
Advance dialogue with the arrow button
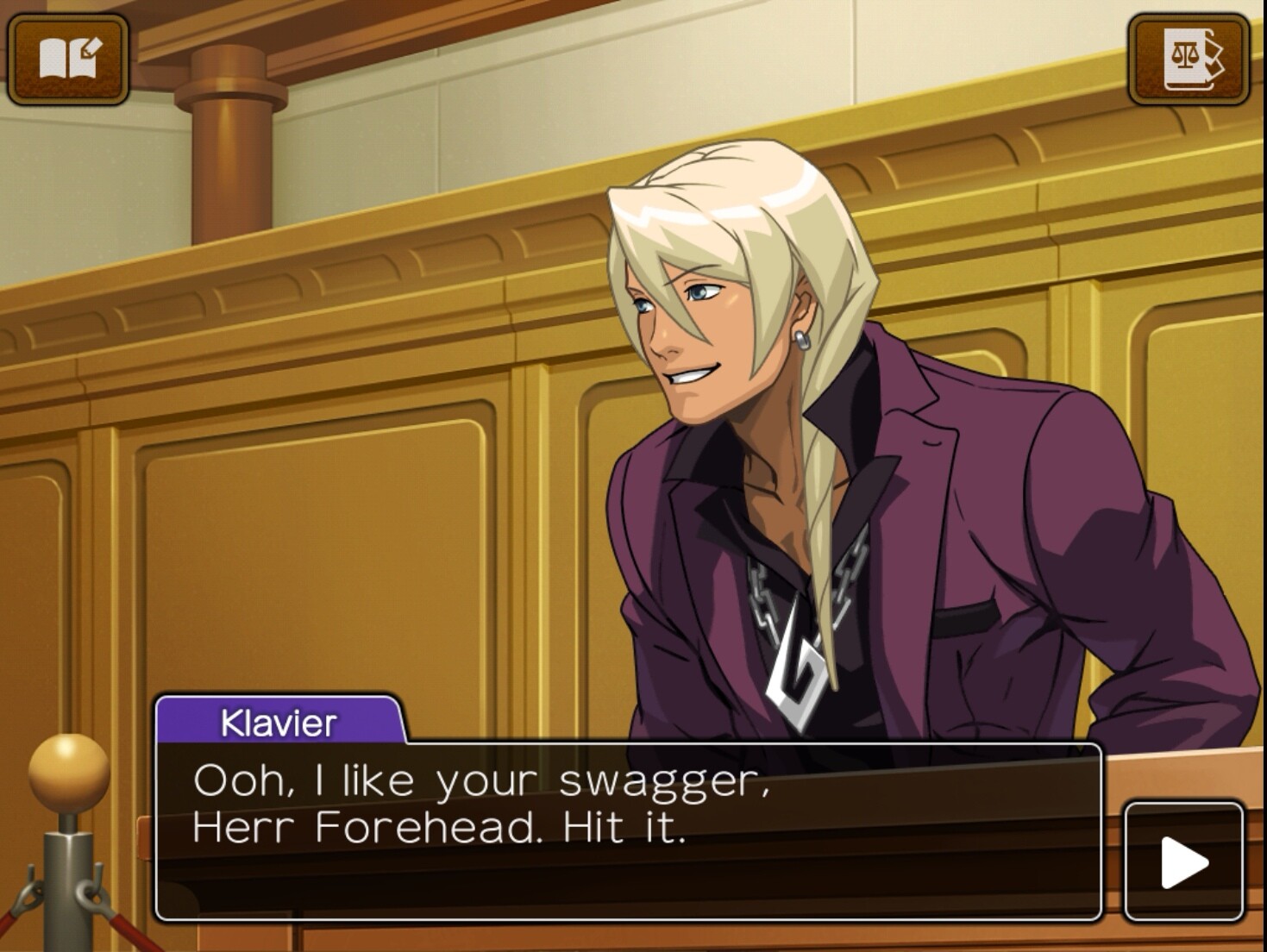click(1183, 861)
